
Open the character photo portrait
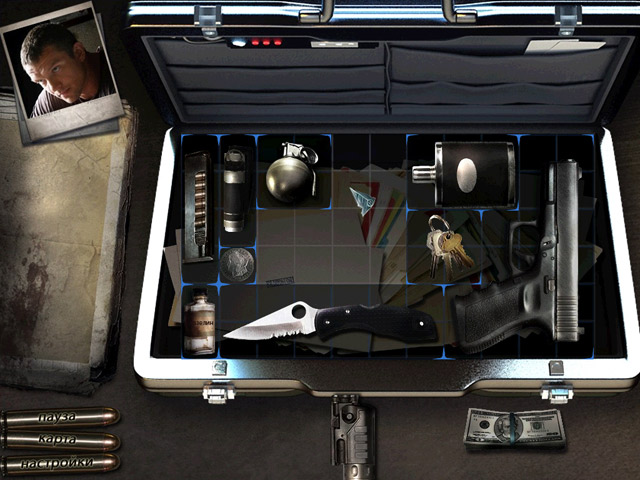pyautogui.click(x=60, y=70)
